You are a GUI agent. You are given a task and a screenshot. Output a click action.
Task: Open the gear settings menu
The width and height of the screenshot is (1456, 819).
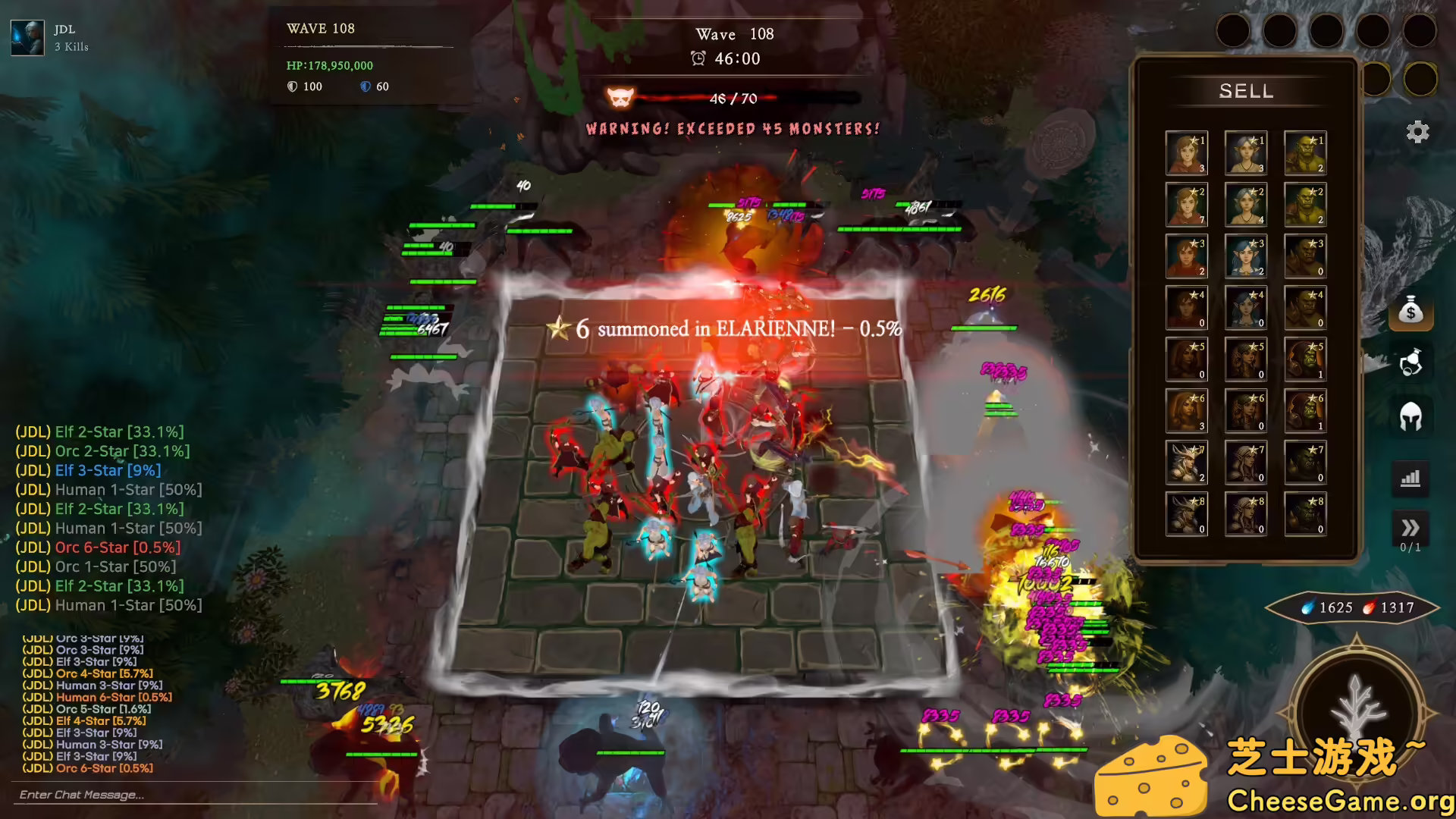tap(1417, 132)
